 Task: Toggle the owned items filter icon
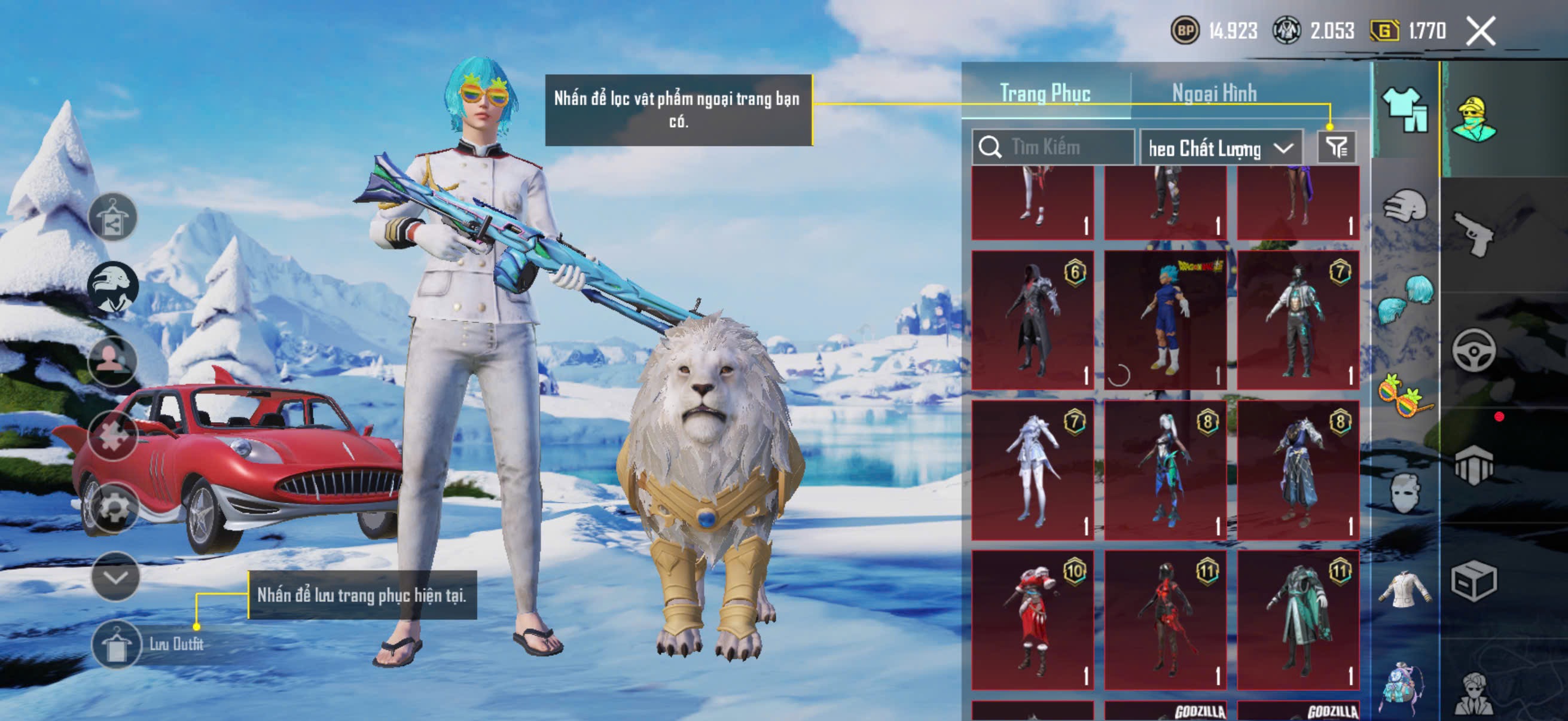1337,147
